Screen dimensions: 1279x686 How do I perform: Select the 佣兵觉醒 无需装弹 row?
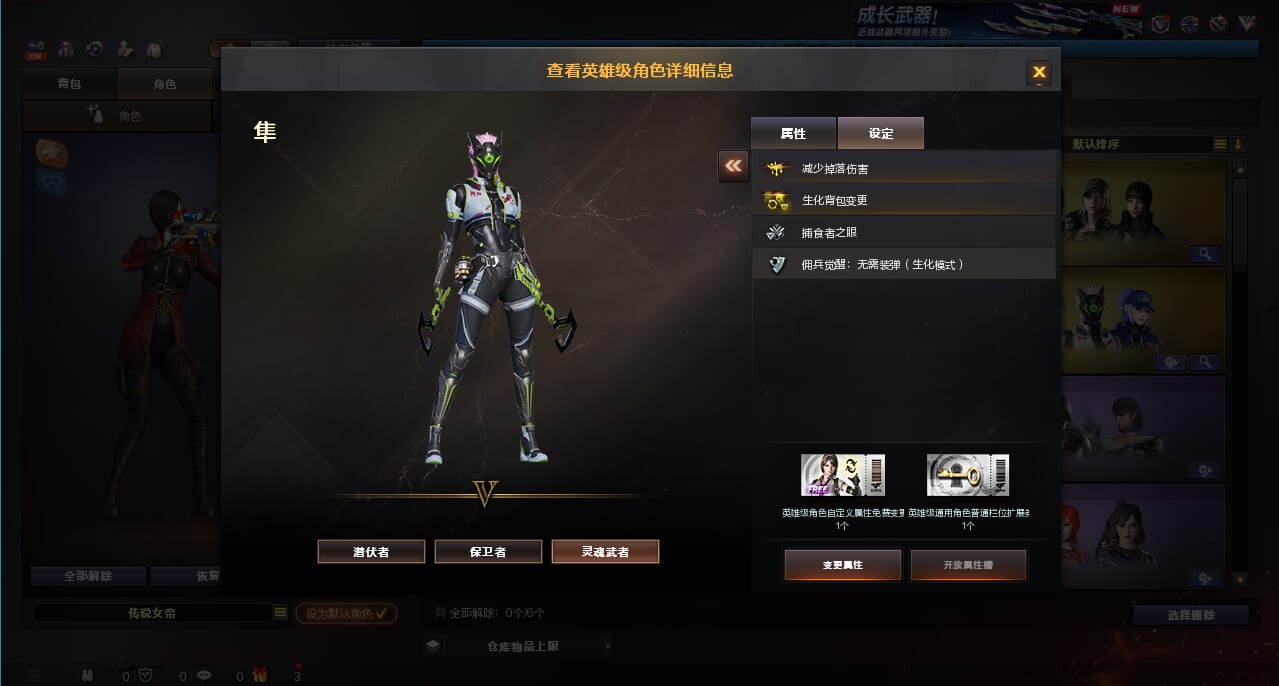(904, 264)
